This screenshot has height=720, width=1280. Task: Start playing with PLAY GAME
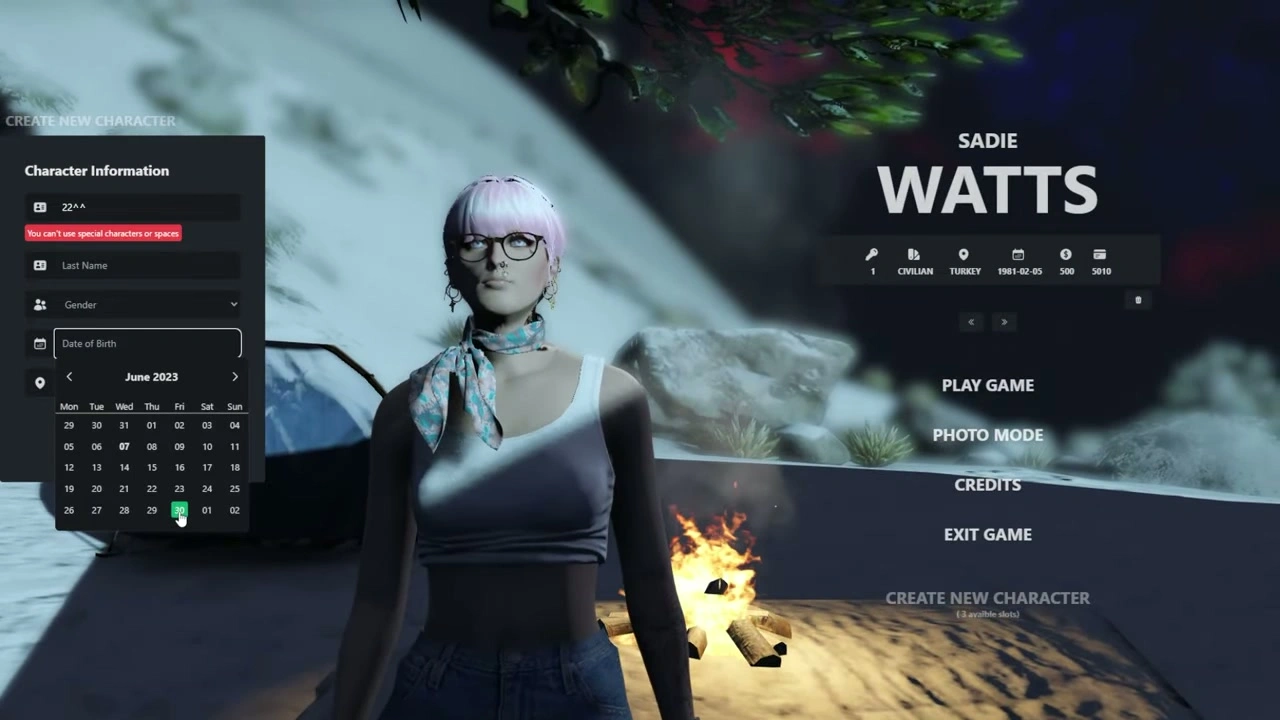[x=987, y=385]
